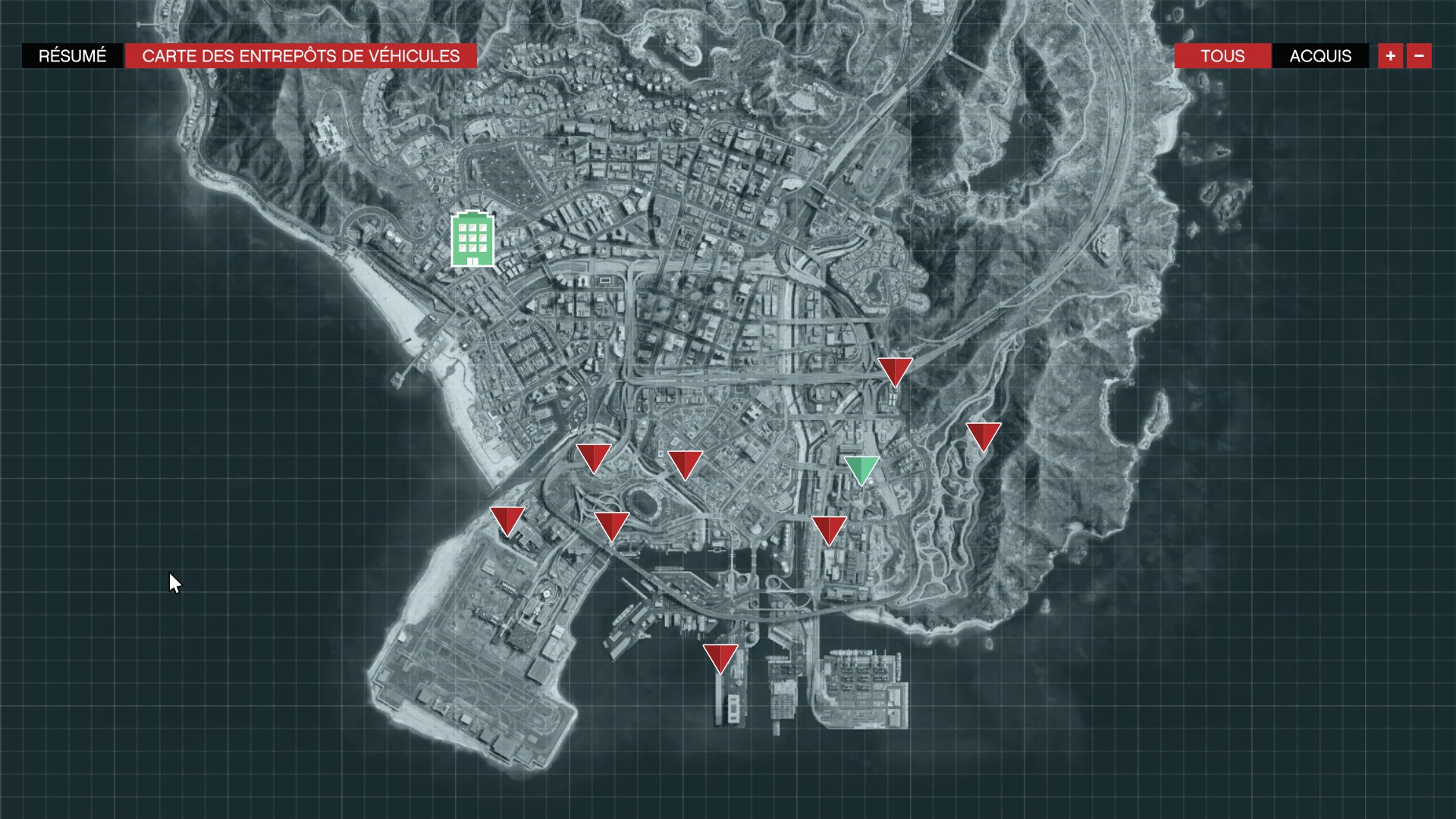Click the green acquired warehouse marker
The image size is (1456, 819).
tap(863, 469)
